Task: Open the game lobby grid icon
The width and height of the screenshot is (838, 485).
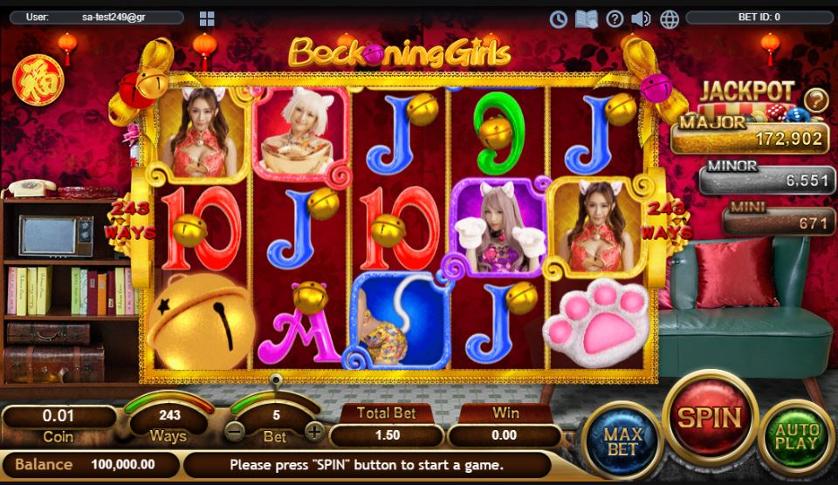Action: click(207, 19)
